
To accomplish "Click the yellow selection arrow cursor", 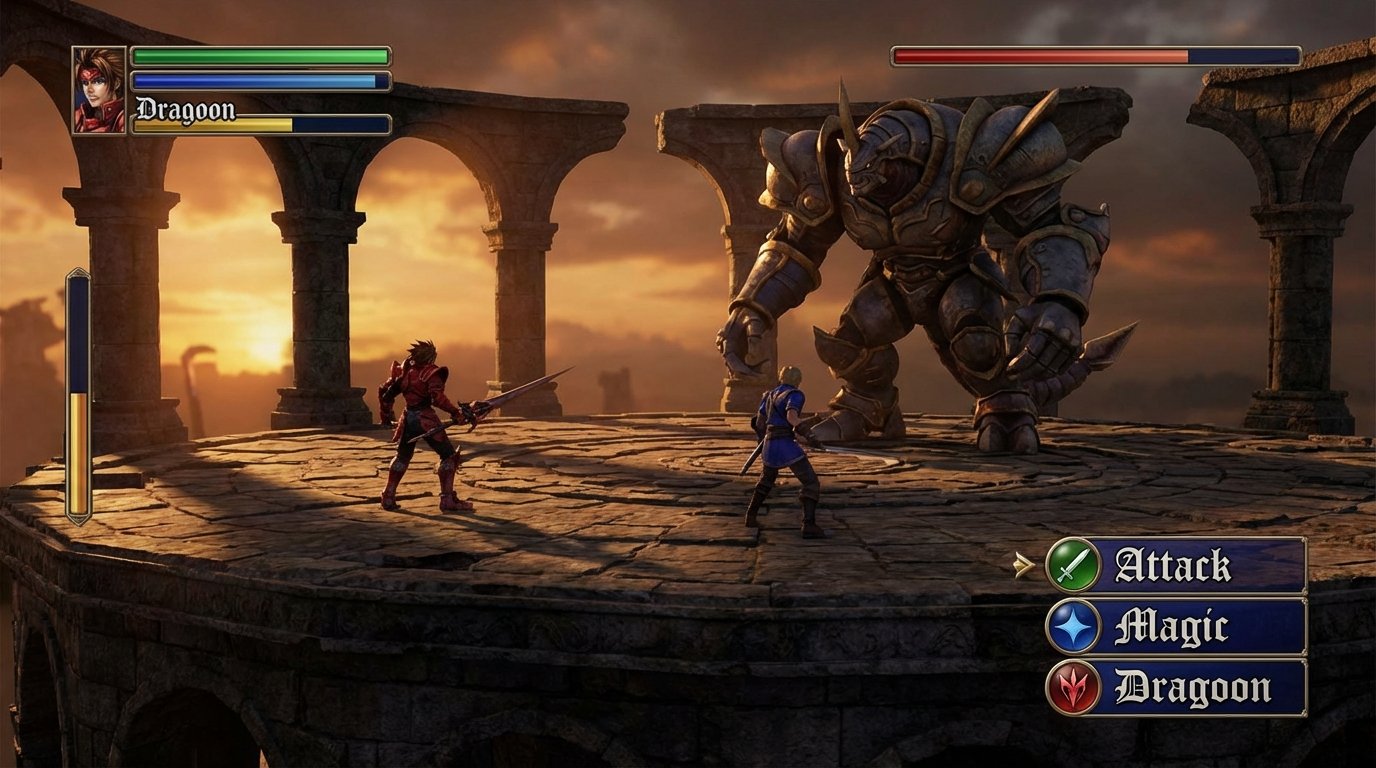I will pyautogui.click(x=1024, y=566).
